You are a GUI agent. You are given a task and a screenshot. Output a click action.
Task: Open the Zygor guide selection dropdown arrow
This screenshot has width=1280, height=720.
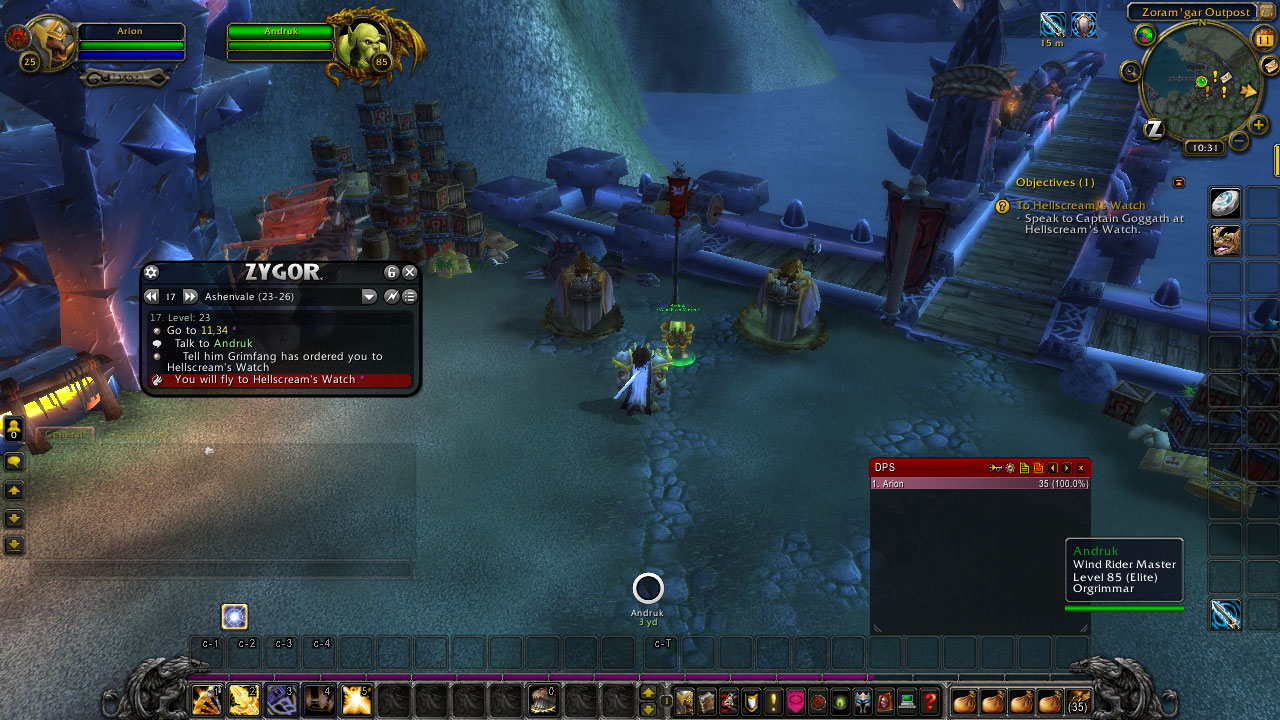(x=368, y=296)
